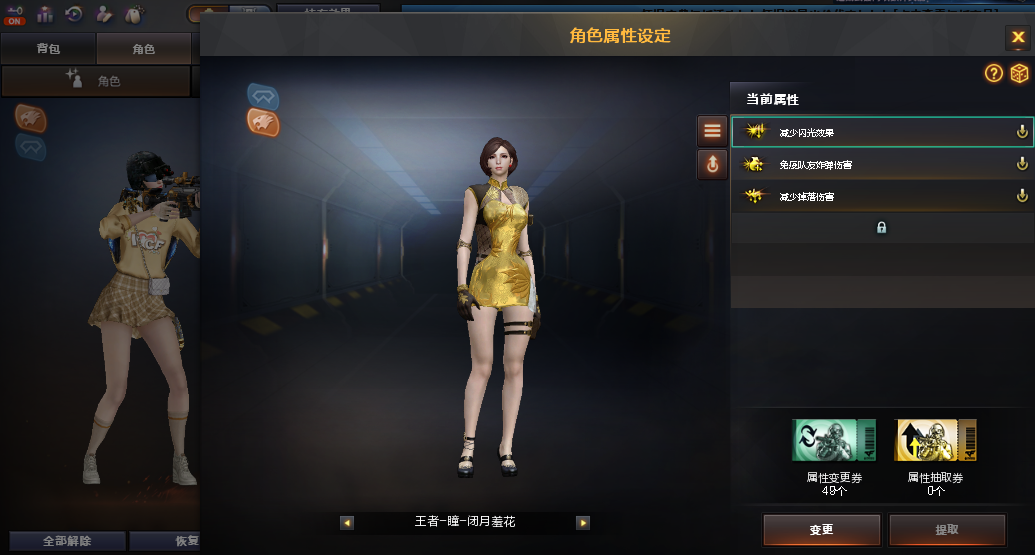
Task: Select the 减少掉落伤害 attribute row
Action: [881, 197]
